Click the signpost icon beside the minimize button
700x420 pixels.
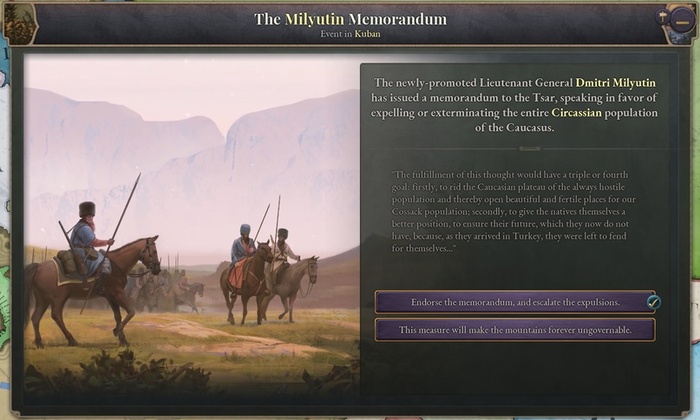point(662,17)
